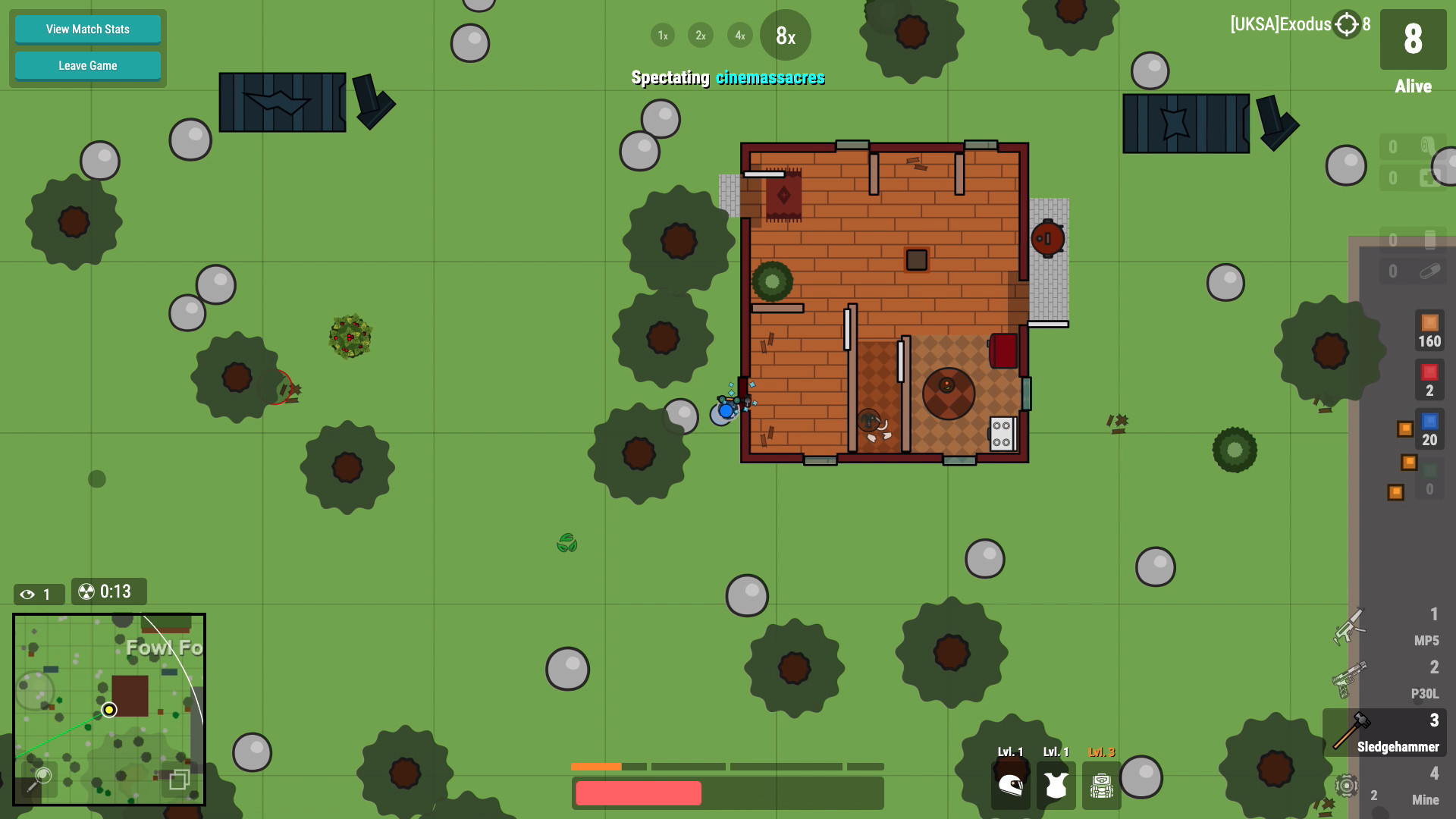Click the spectator eye counter icon
Viewport: 1456px width, 819px height.
coord(29,594)
